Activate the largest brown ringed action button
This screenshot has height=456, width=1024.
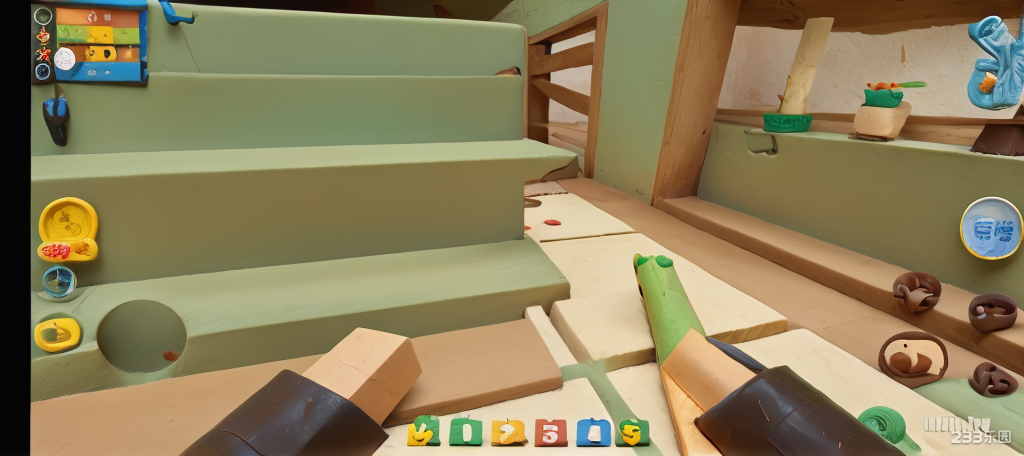(x=912, y=359)
